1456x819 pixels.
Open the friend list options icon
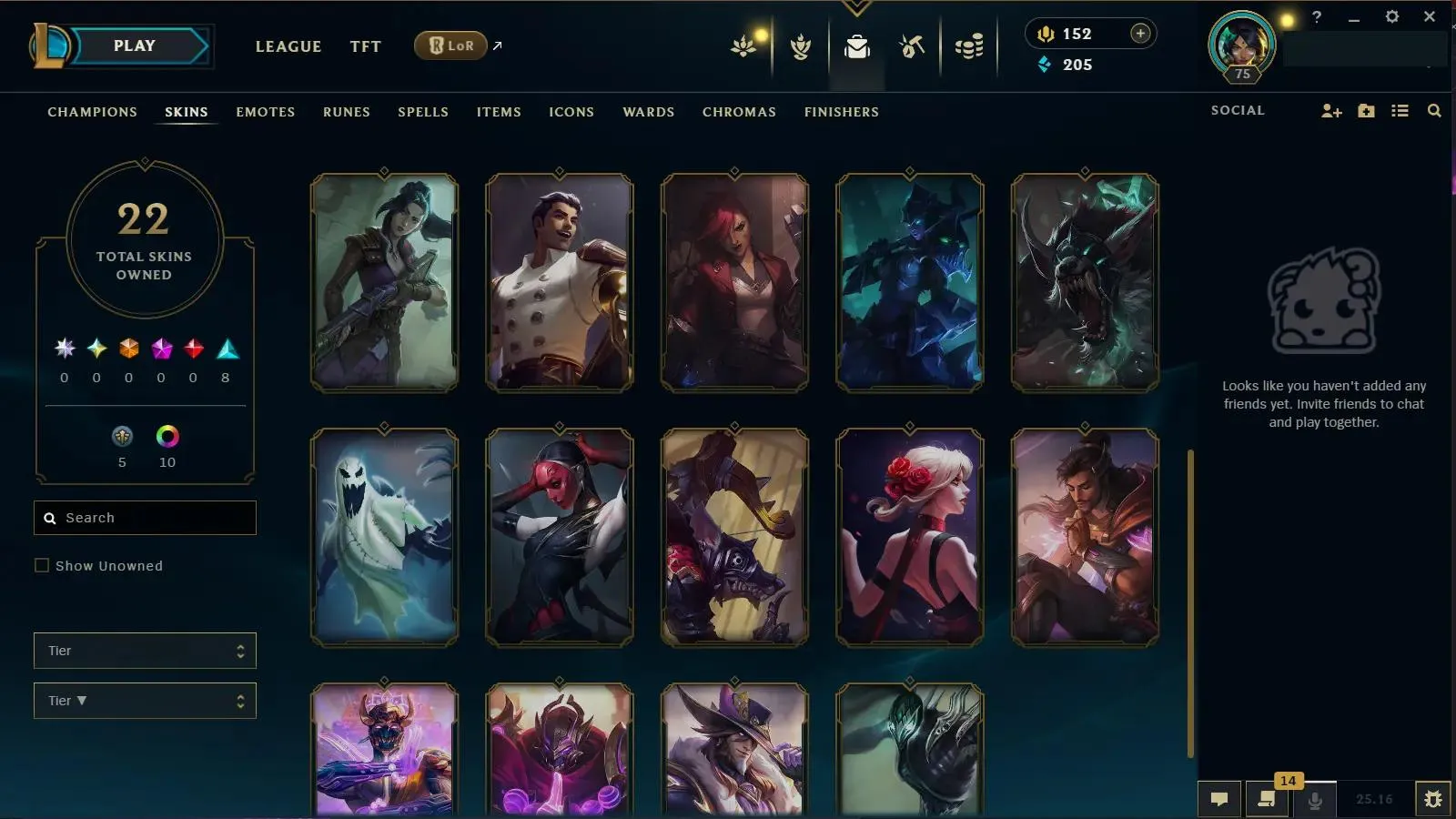coord(1400,110)
